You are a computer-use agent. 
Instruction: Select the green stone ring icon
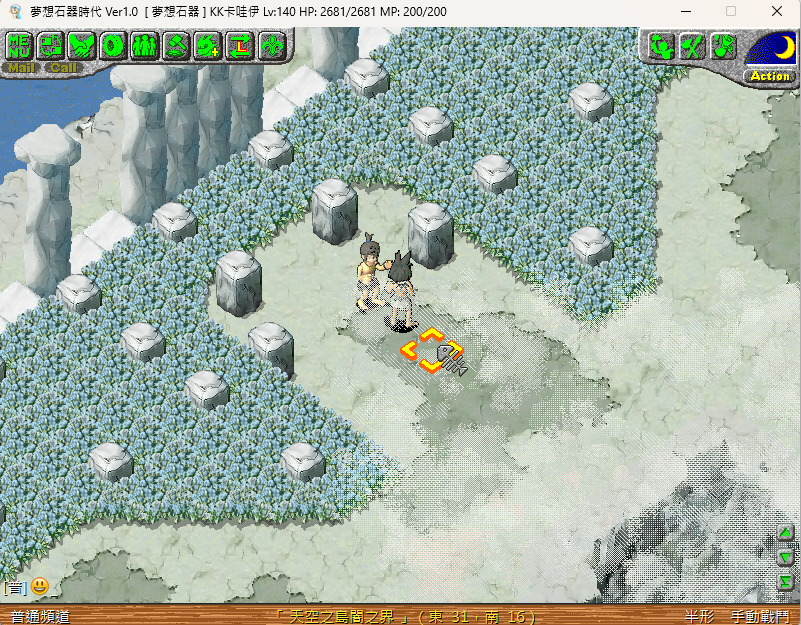click(113, 45)
